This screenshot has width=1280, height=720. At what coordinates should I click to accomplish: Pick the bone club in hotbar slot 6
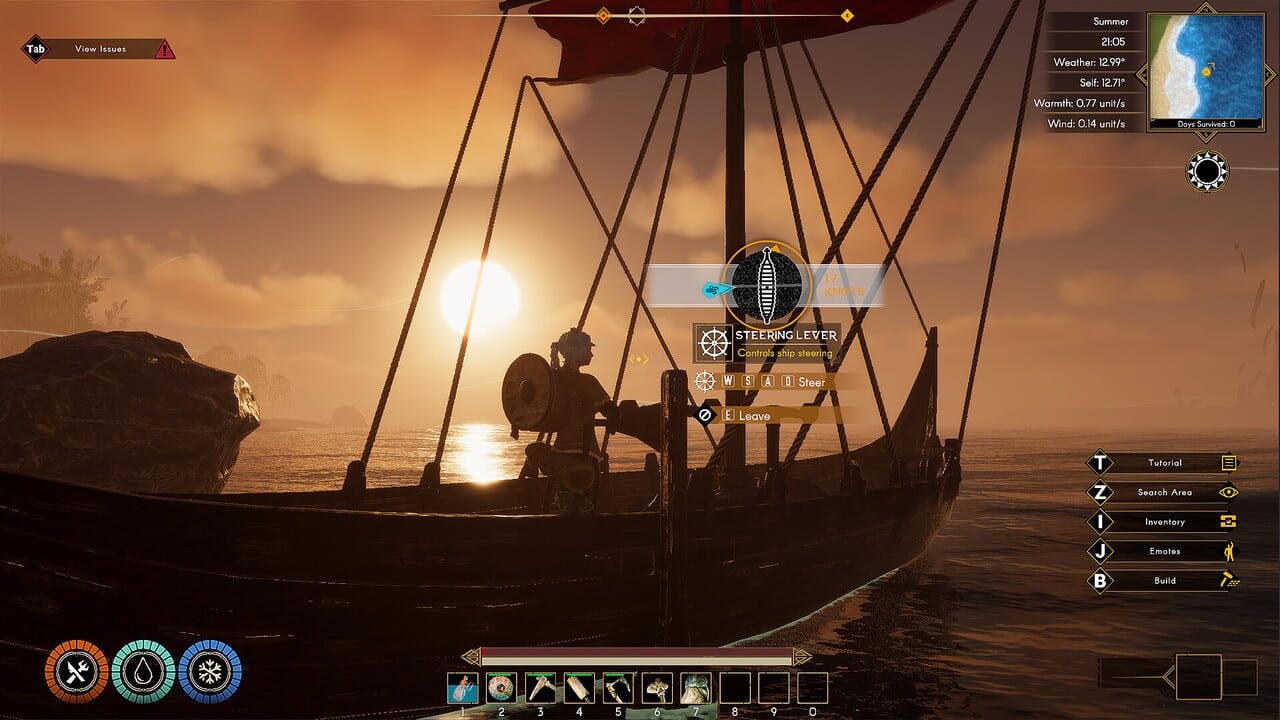(x=657, y=688)
